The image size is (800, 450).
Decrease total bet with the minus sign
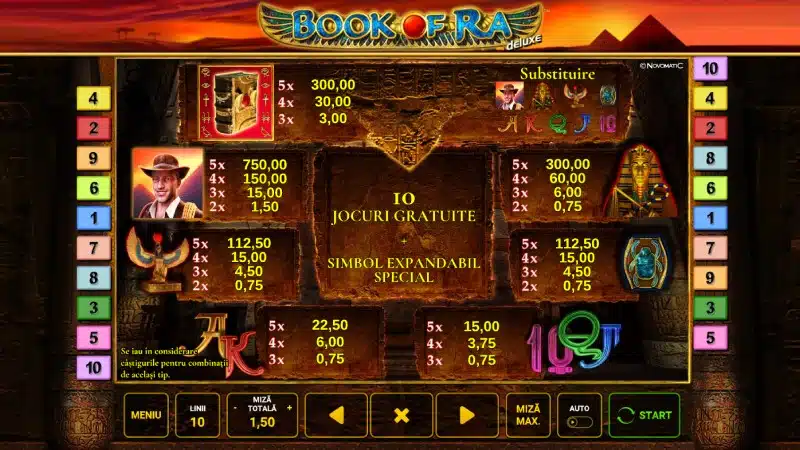[x=235, y=408]
